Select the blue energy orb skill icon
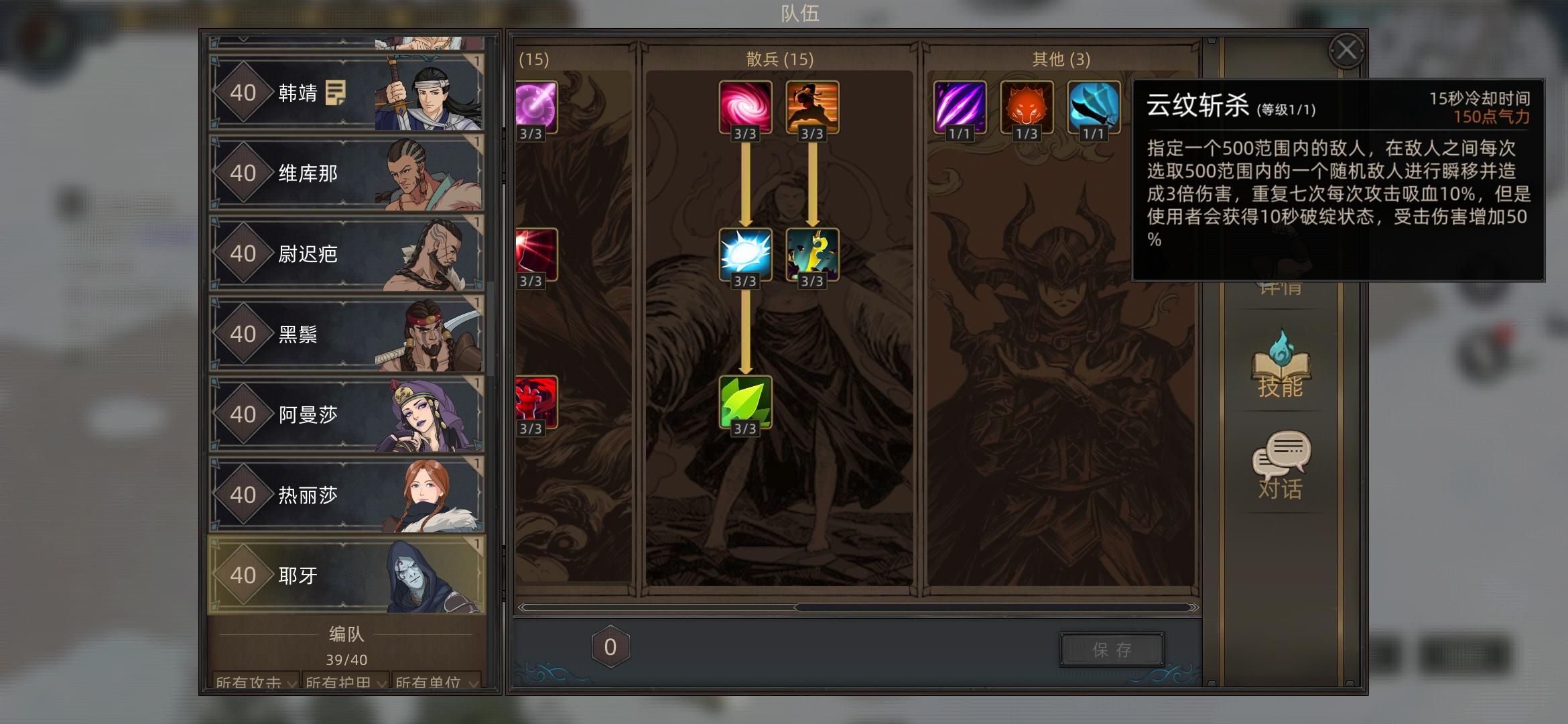The height and width of the screenshot is (724, 1568). pos(746,256)
